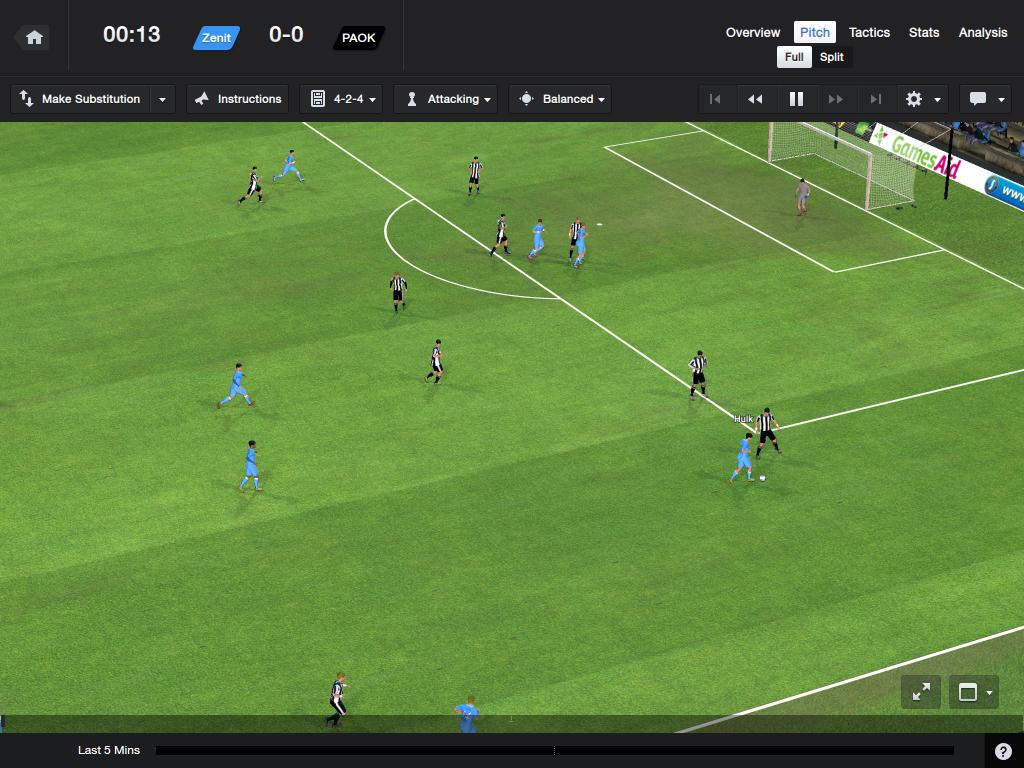Toggle fullscreen with the expand arrows icon
Image resolution: width=1024 pixels, height=768 pixels.
click(921, 691)
